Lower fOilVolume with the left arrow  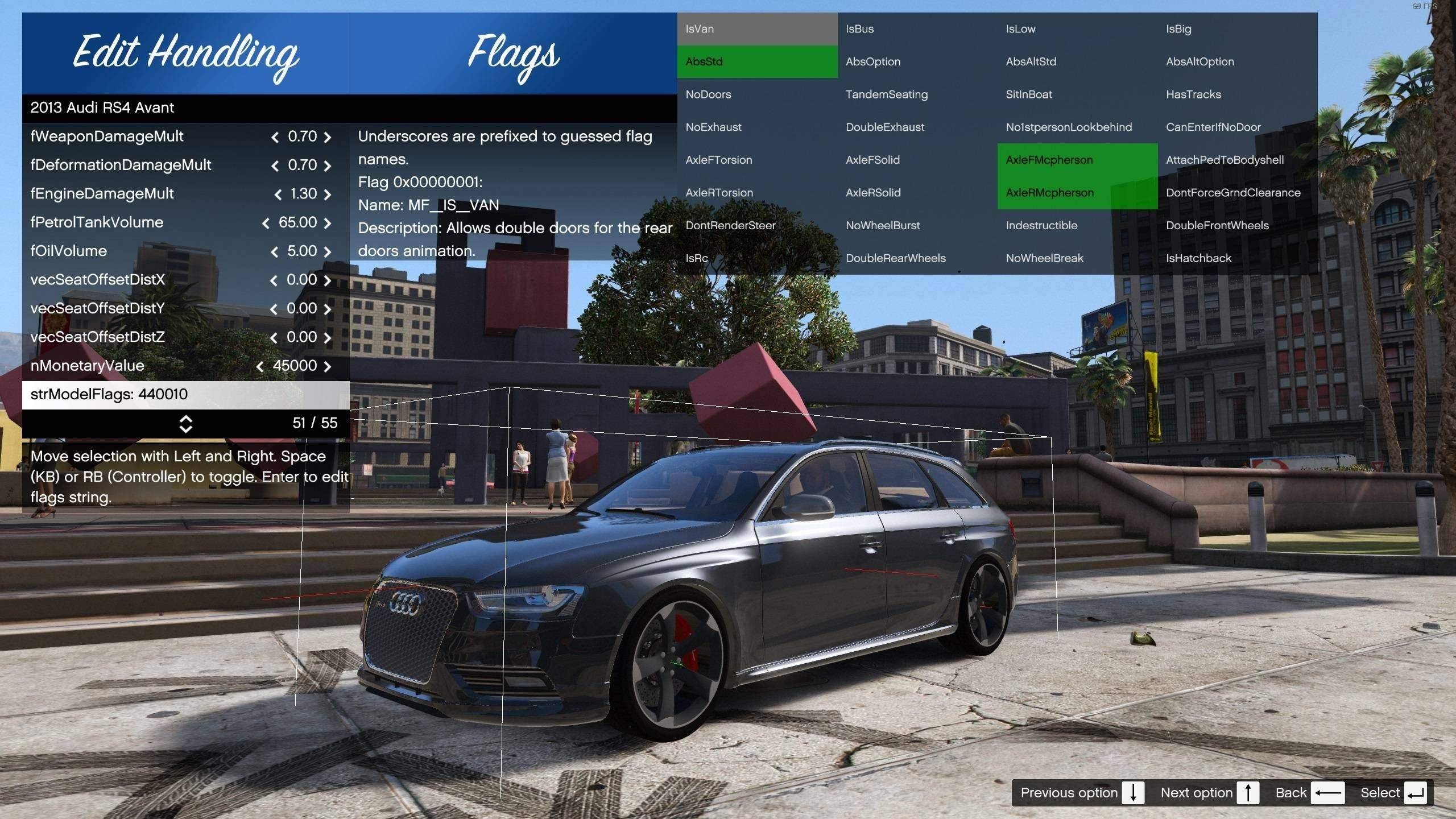(x=275, y=252)
